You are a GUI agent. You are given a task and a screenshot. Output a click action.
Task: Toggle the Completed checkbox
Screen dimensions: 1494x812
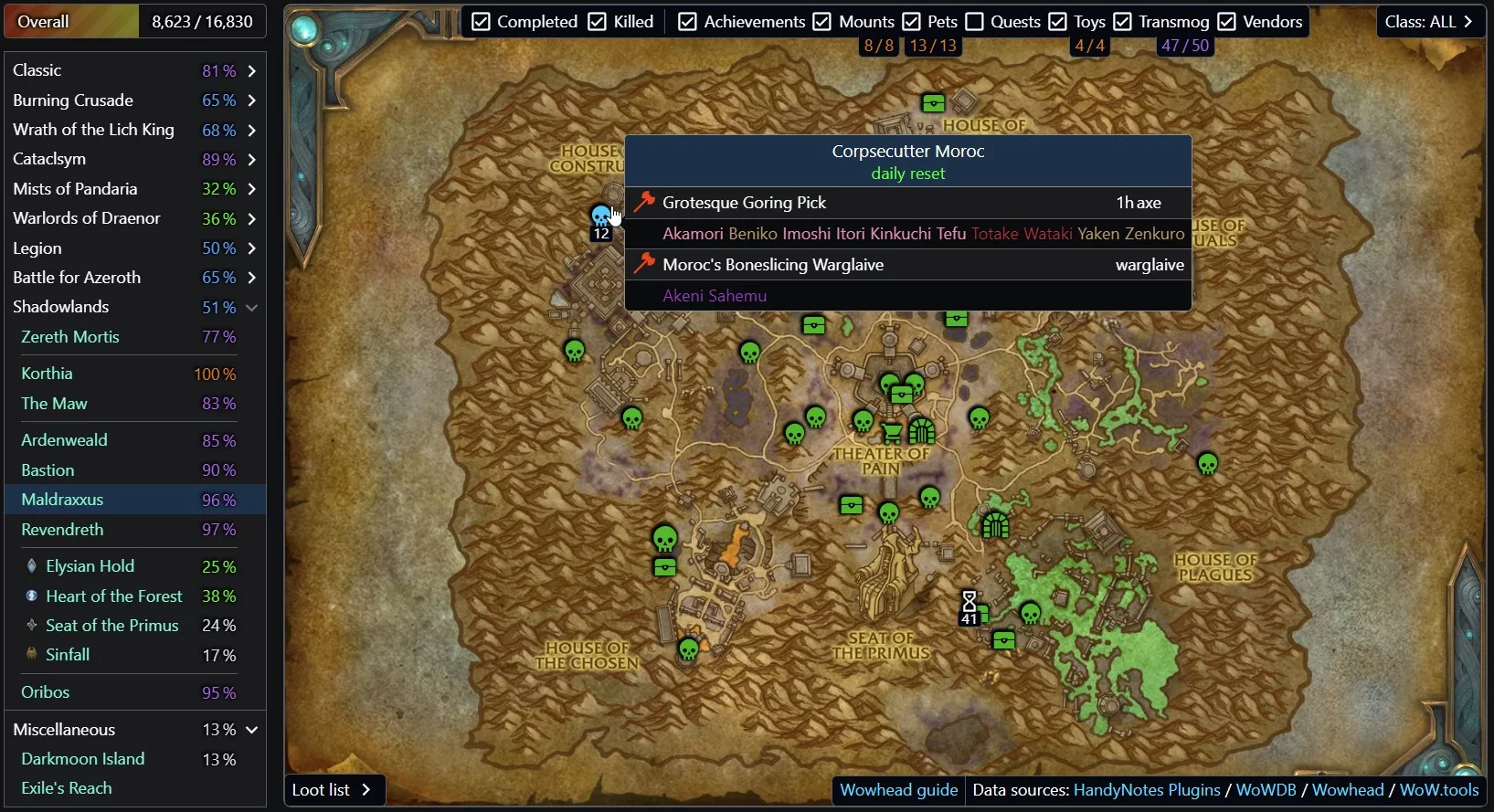click(x=482, y=22)
